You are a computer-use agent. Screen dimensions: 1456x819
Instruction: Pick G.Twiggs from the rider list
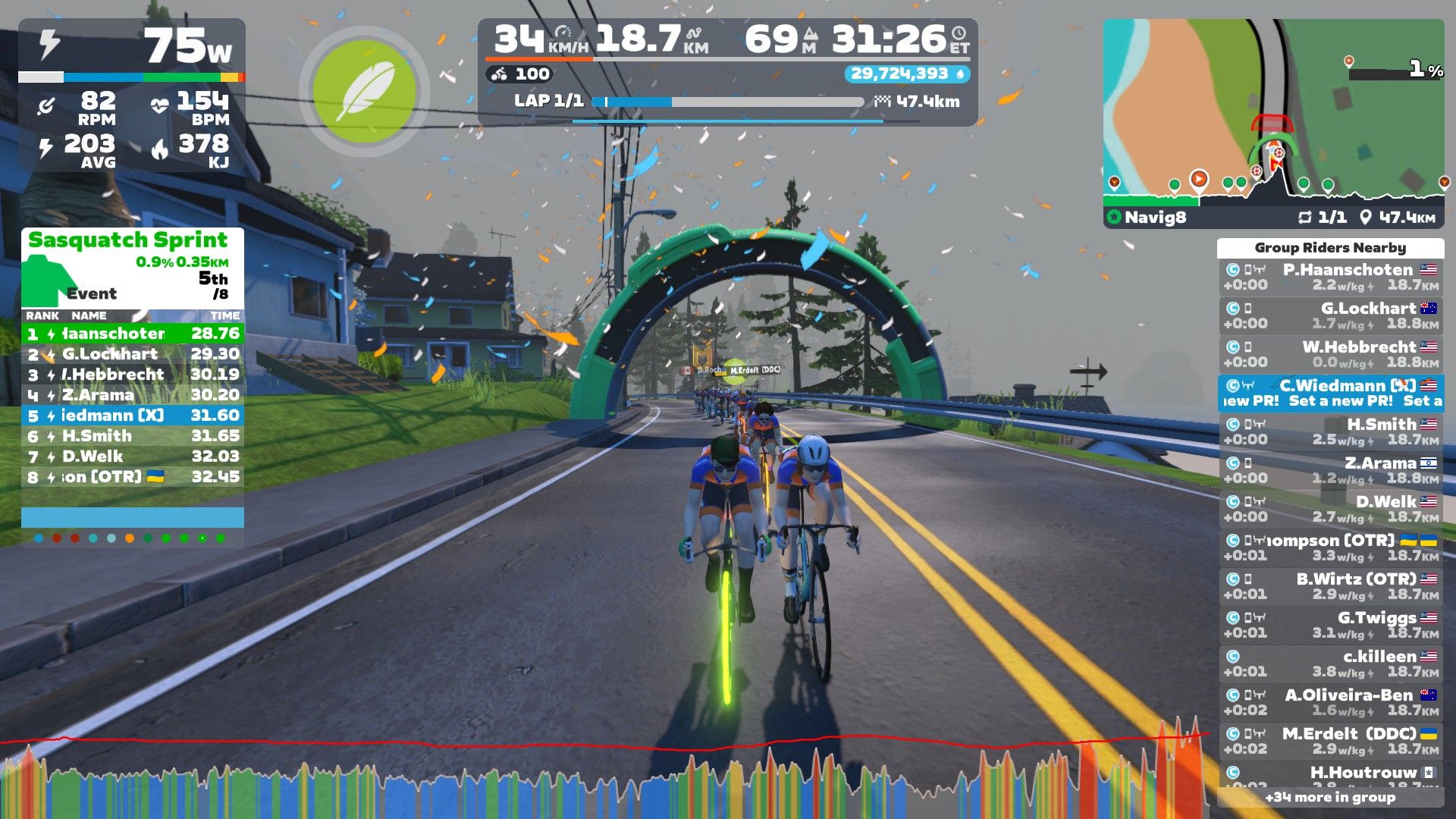click(1330, 625)
